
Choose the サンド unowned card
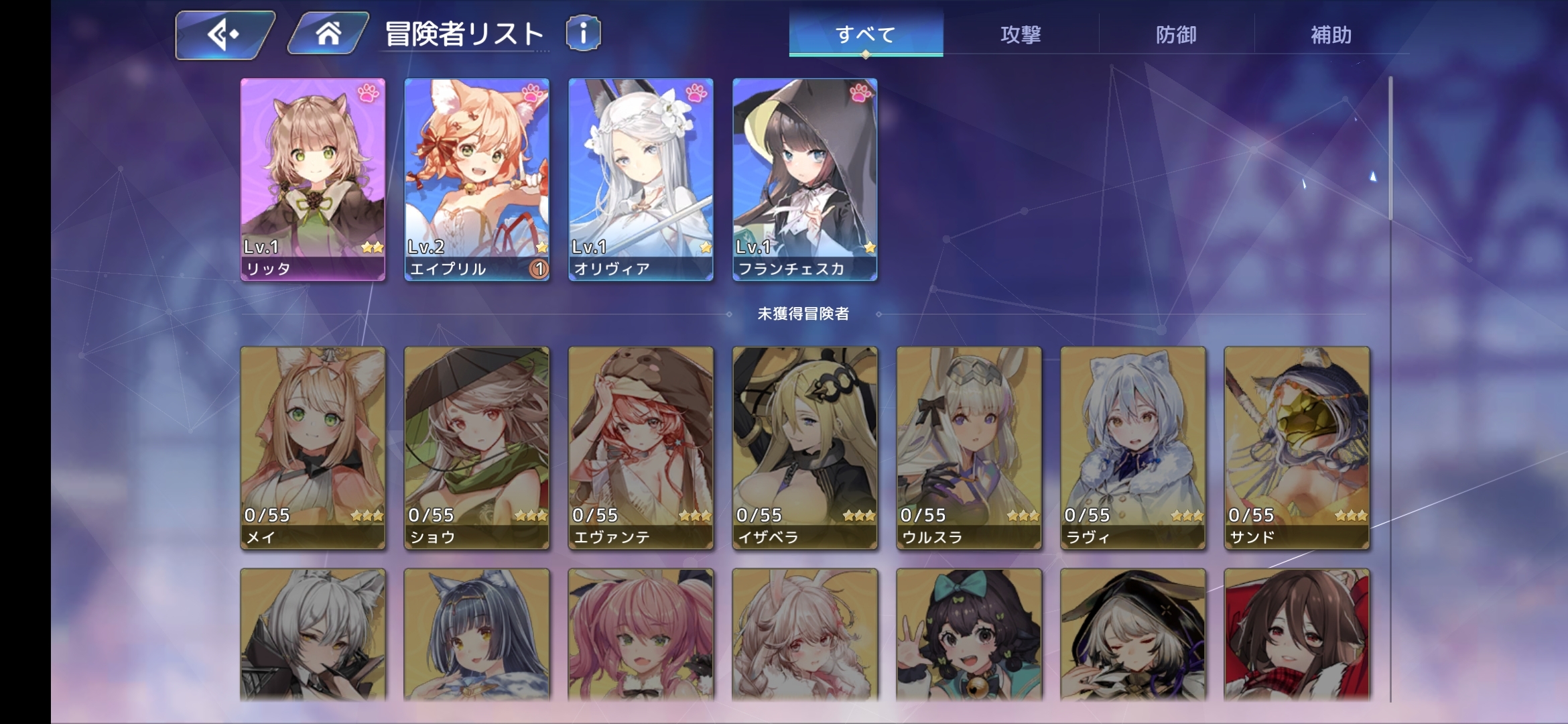pyautogui.click(x=1297, y=447)
